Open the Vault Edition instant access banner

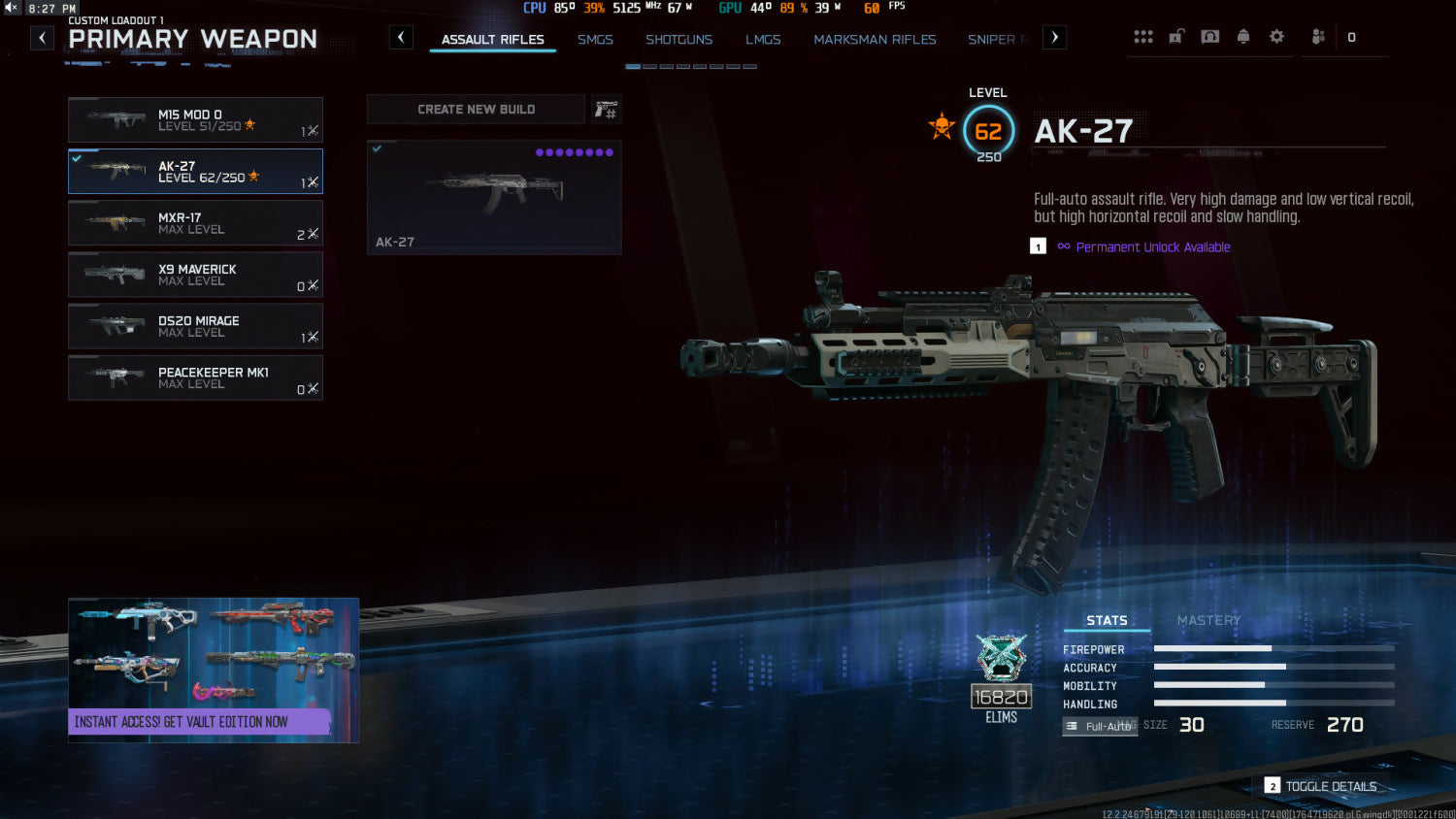point(214,670)
